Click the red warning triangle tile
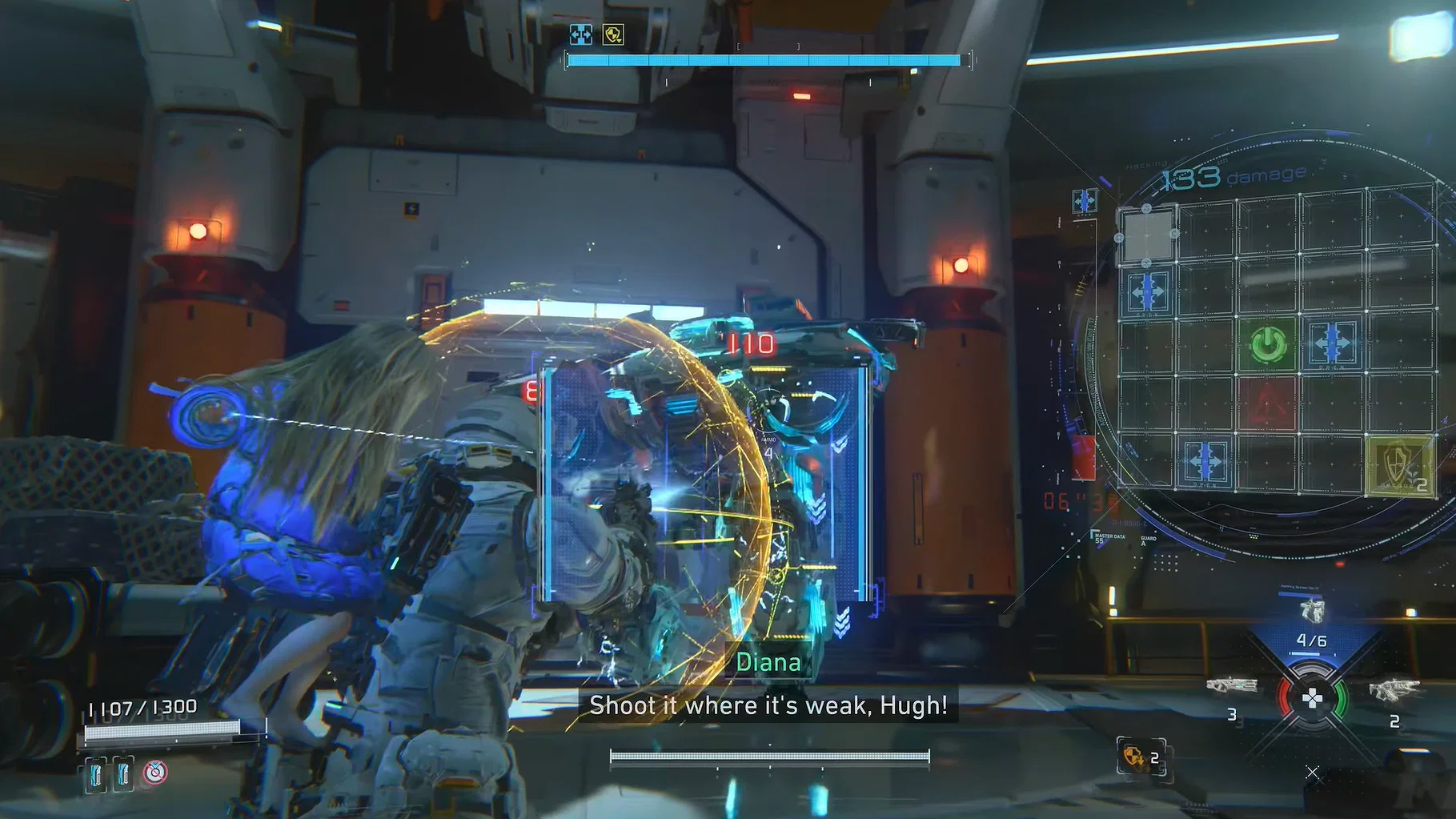Image resolution: width=1456 pixels, height=819 pixels. 1266,402
